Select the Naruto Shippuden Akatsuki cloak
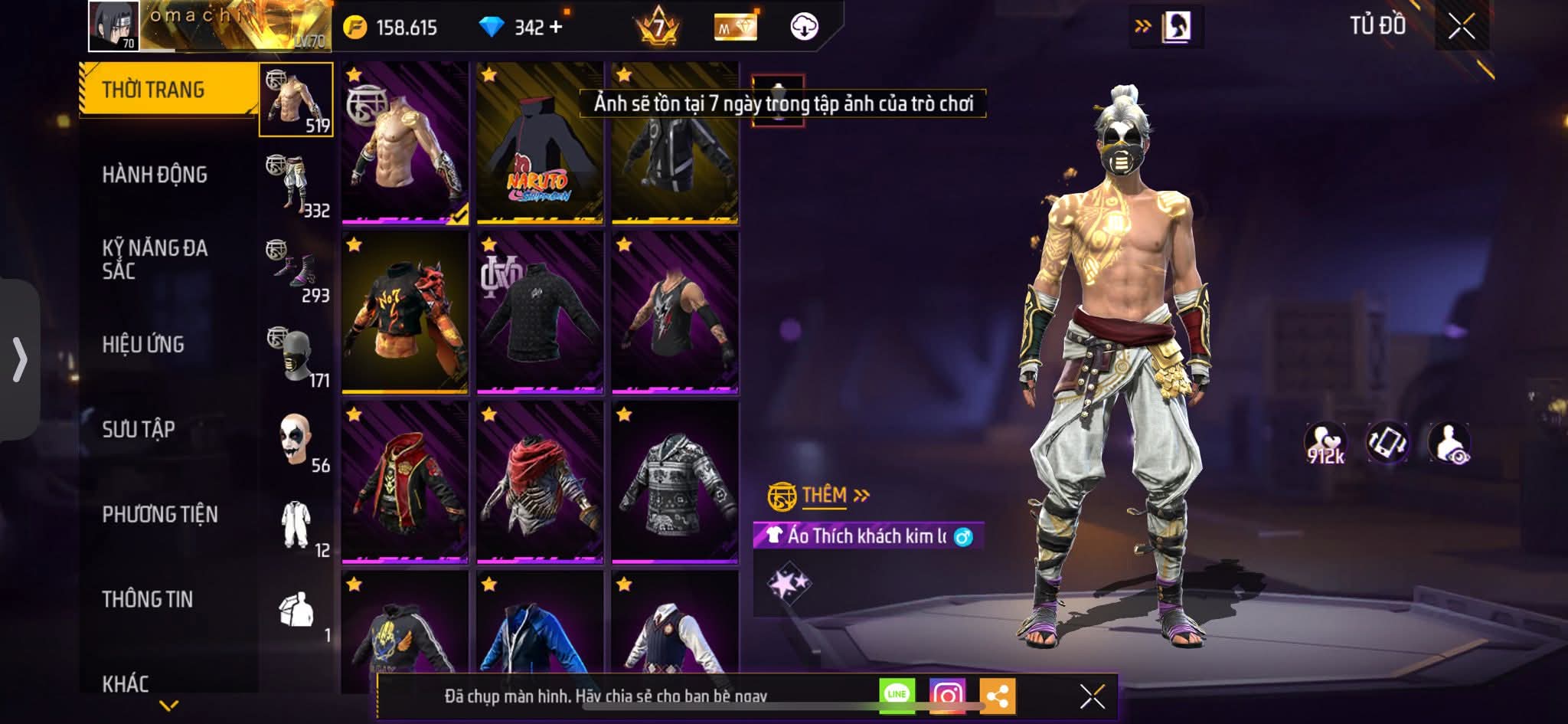1568x724 pixels. pyautogui.click(x=540, y=144)
